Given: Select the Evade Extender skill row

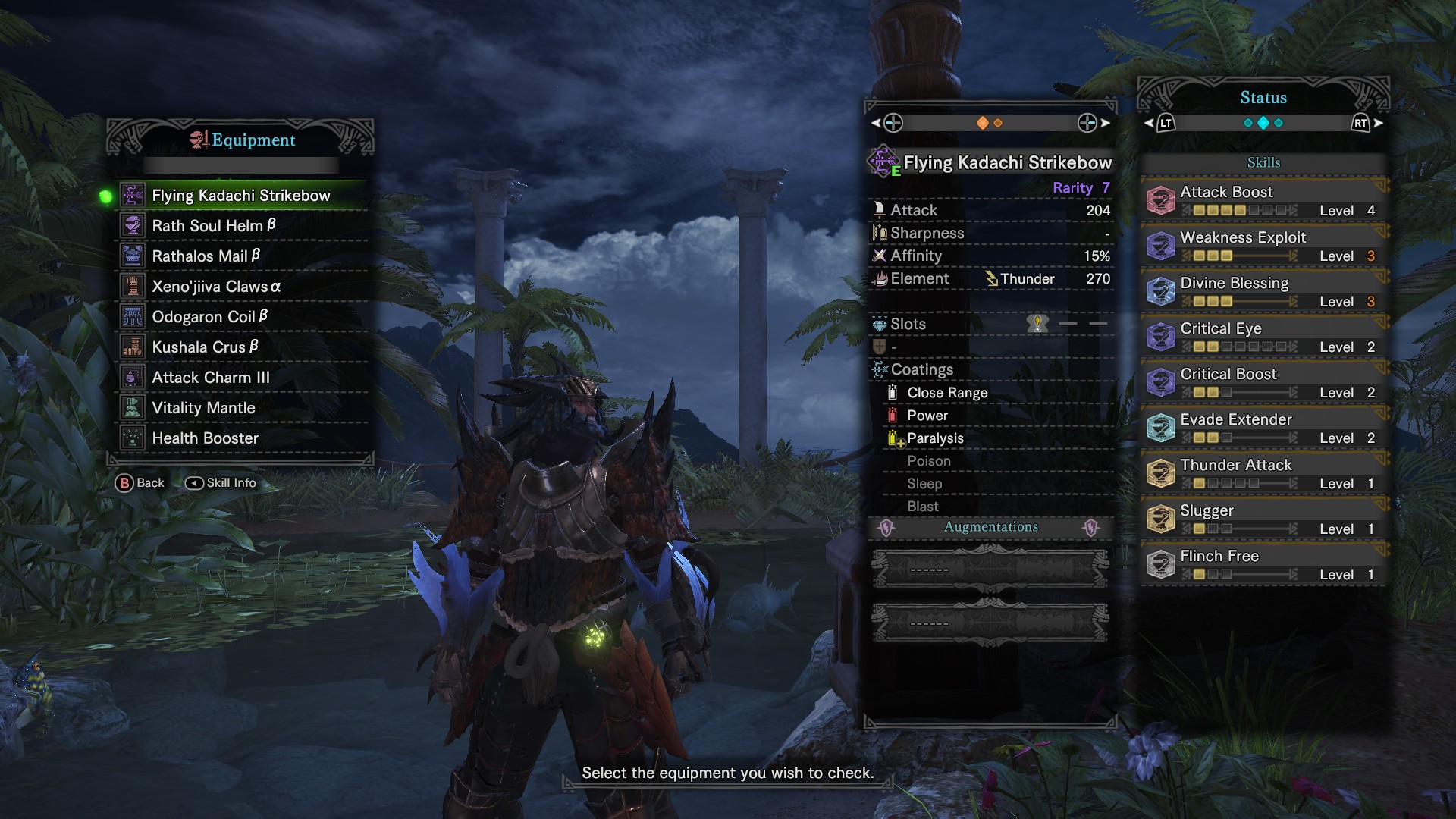Looking at the screenshot, I should click(x=1263, y=428).
